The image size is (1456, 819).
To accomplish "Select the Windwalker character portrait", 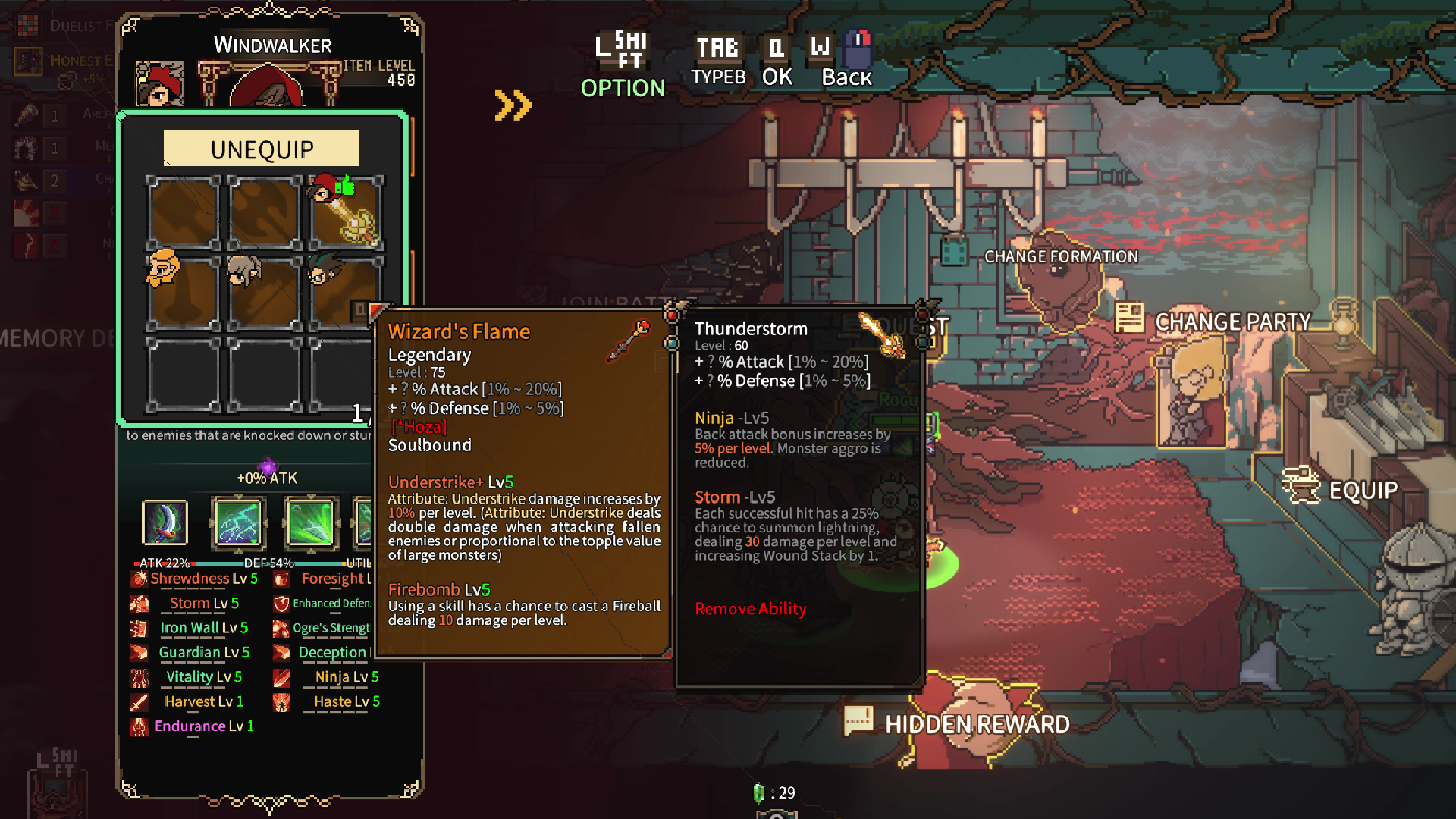I will [159, 83].
